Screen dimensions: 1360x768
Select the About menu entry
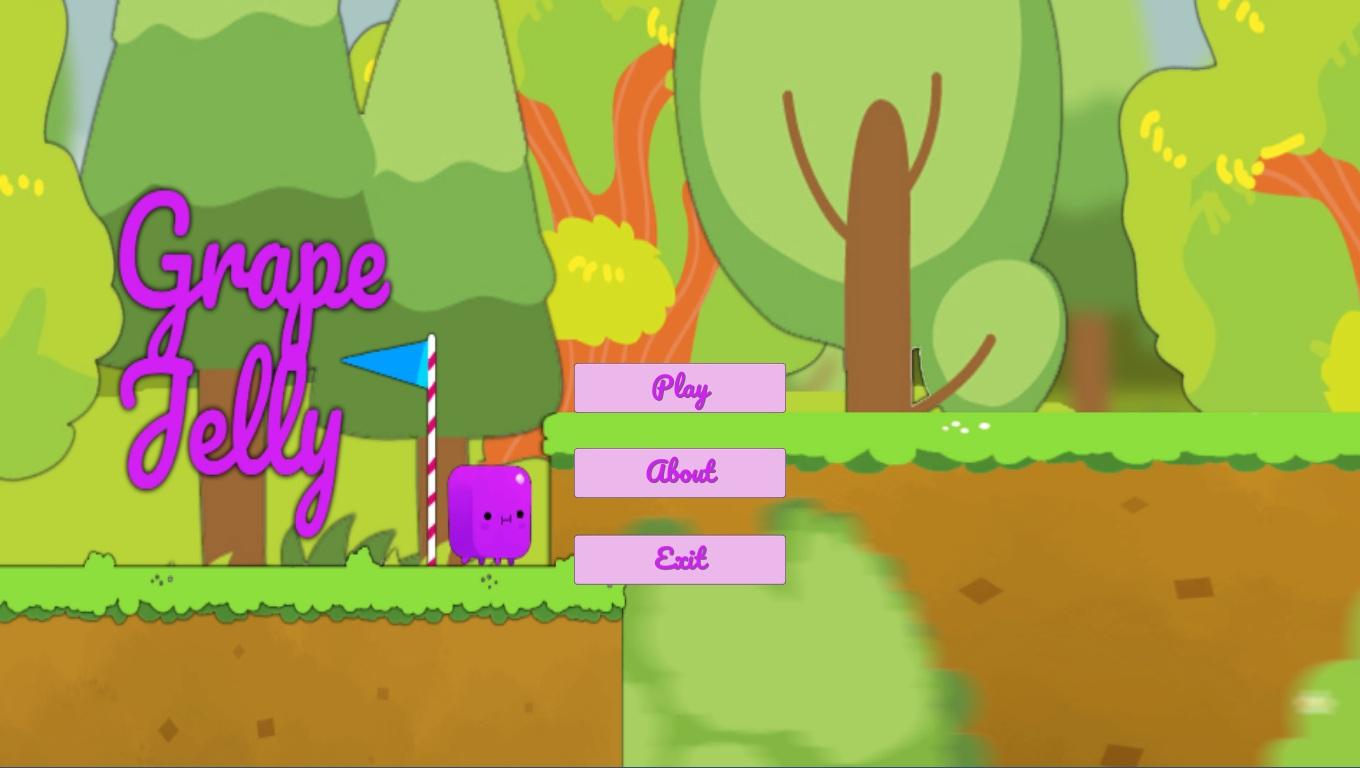coord(679,471)
